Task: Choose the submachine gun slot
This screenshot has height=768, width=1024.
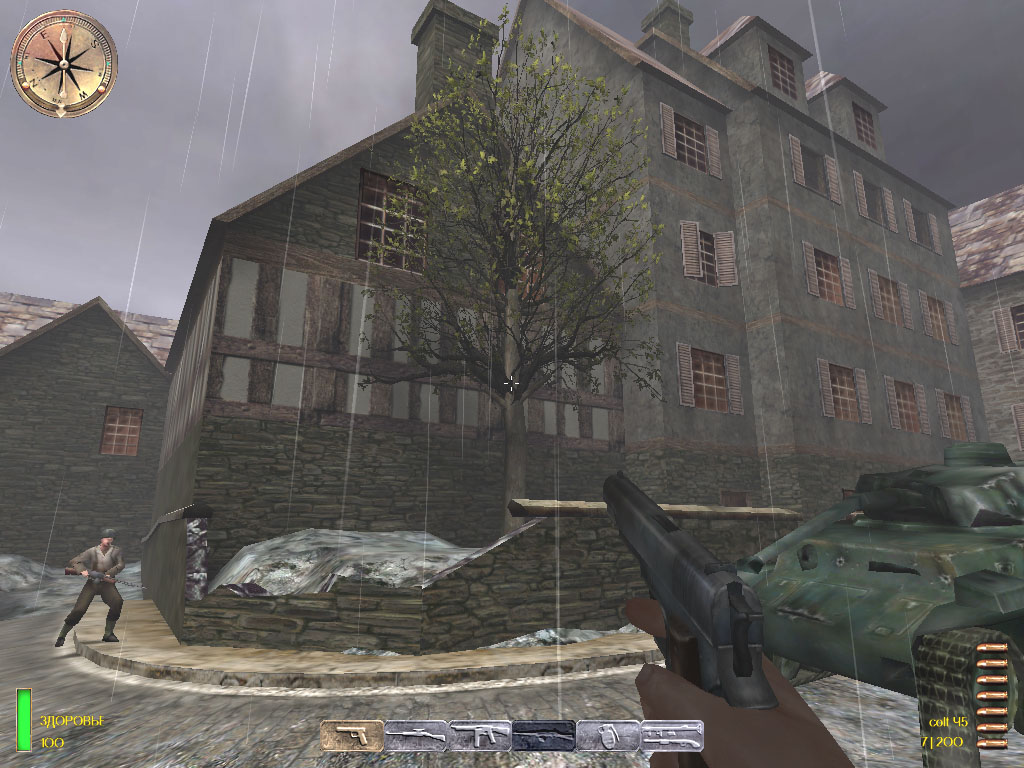Action: coord(480,736)
